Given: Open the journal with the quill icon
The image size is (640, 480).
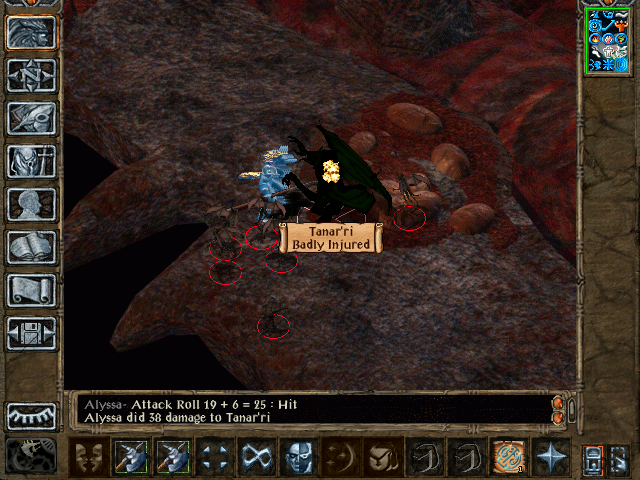Looking at the screenshot, I should point(31,119).
